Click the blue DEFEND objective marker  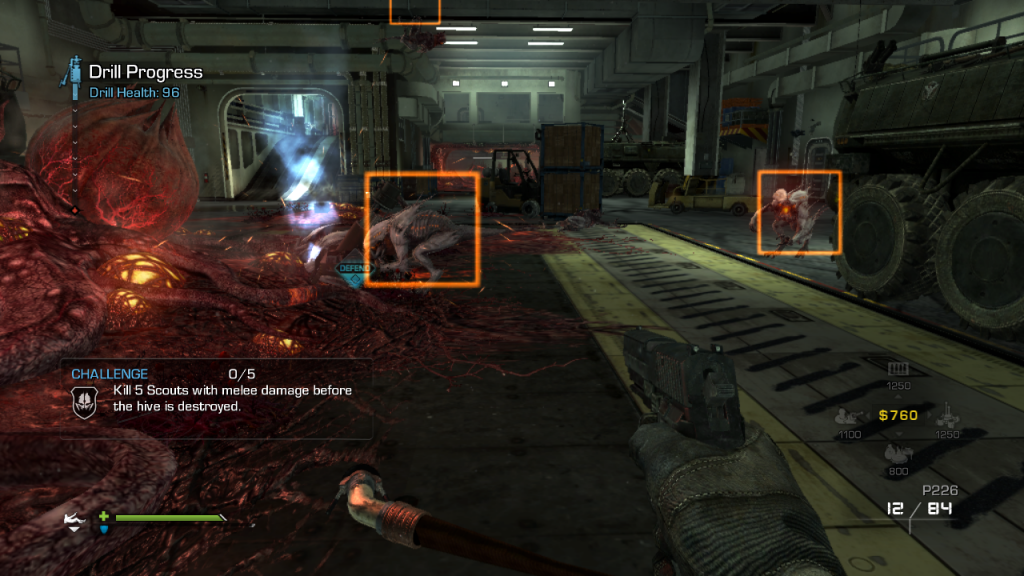click(x=354, y=273)
